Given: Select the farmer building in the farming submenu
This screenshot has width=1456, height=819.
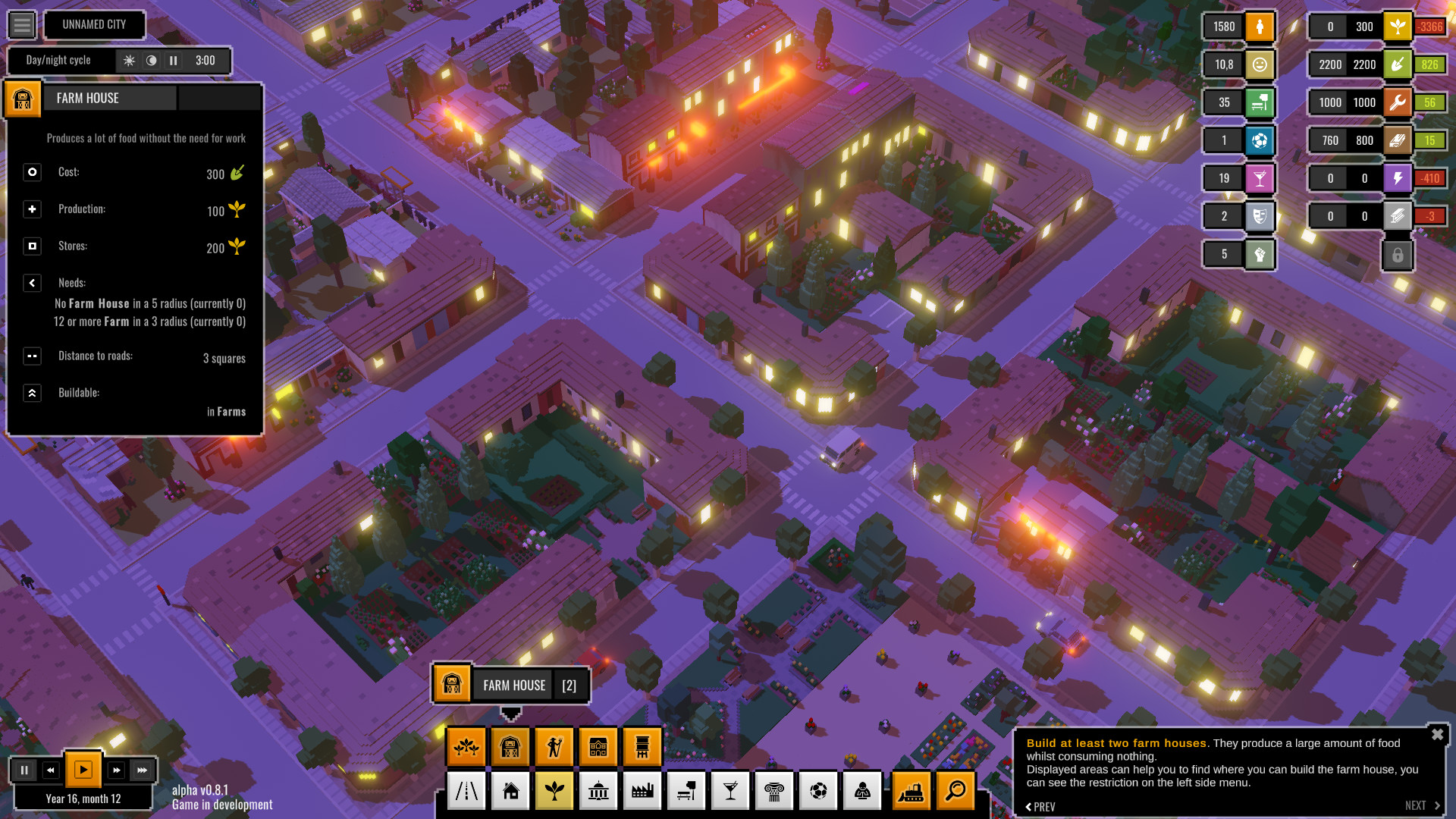Looking at the screenshot, I should [554, 746].
